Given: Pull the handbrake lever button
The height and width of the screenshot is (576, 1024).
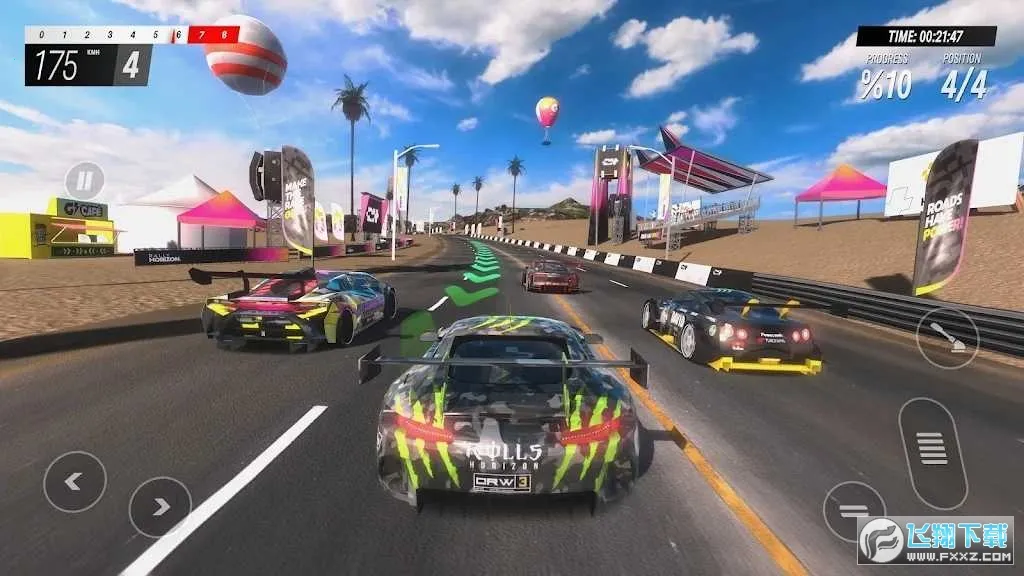Looking at the screenshot, I should point(946,337).
